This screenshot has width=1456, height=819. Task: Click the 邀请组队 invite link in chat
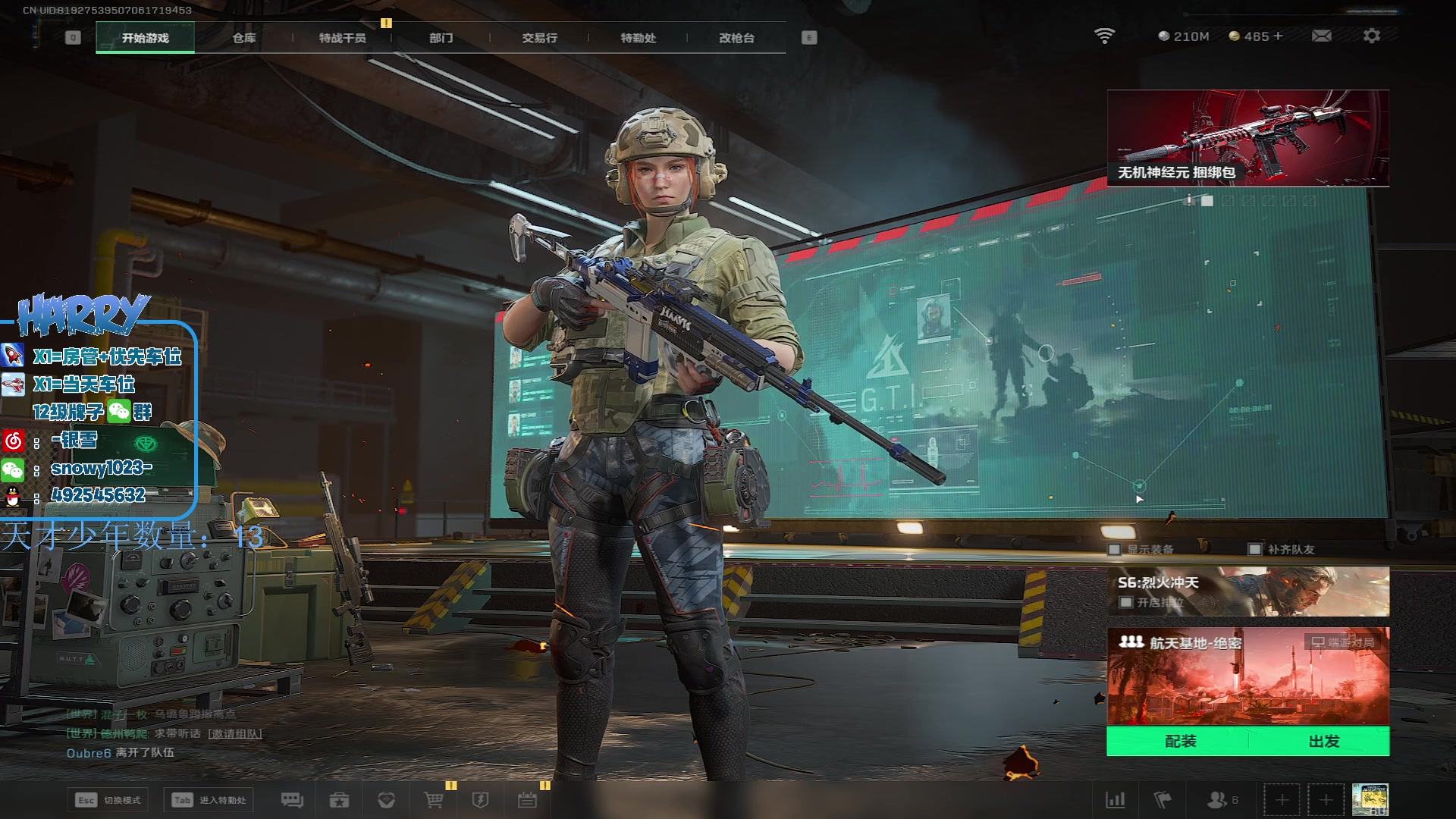235,734
